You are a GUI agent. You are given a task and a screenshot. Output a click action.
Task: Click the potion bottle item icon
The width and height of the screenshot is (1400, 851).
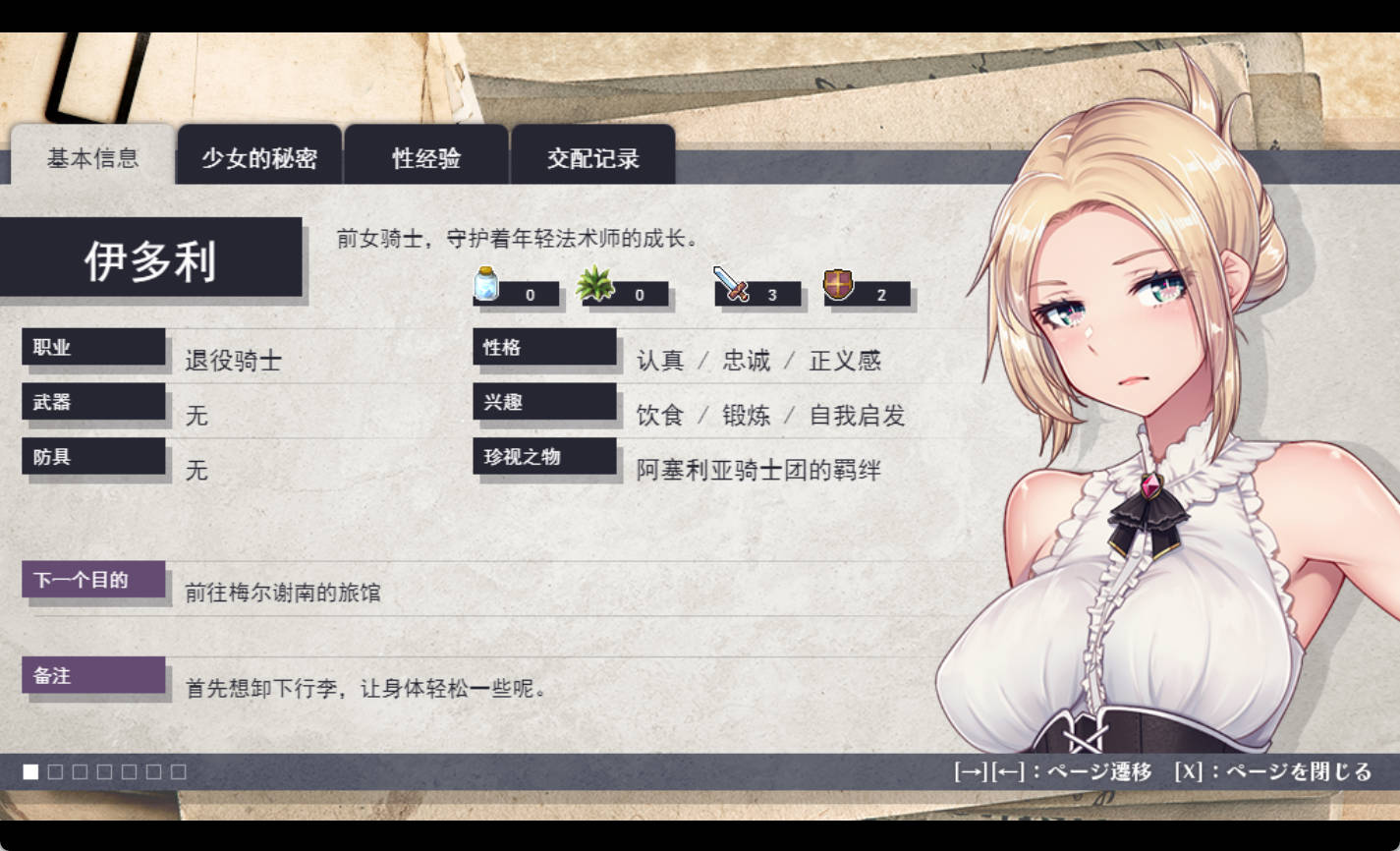tap(483, 285)
